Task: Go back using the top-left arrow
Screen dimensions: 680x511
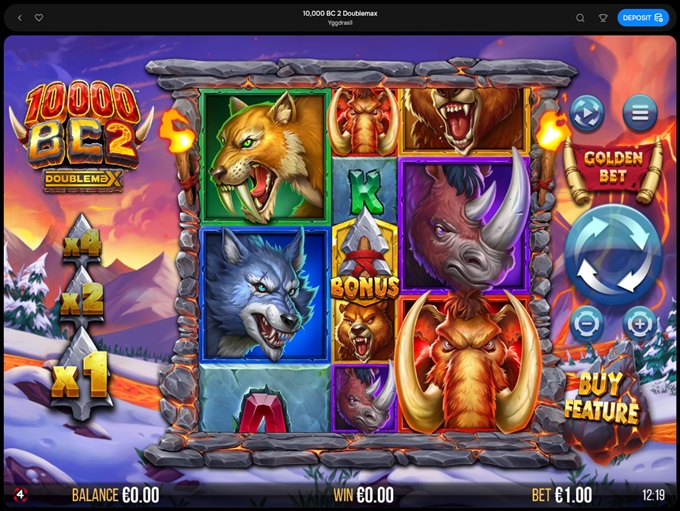Action: tap(20, 17)
